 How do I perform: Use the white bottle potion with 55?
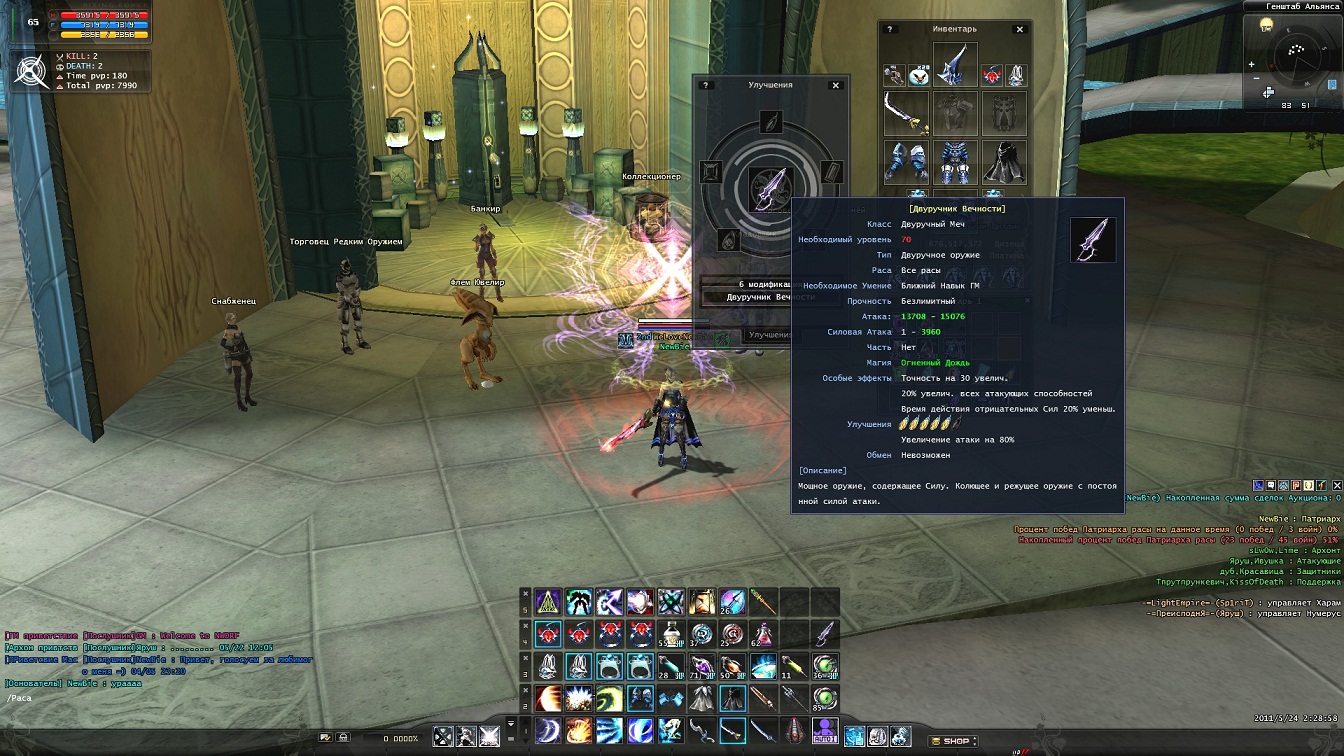click(x=670, y=634)
